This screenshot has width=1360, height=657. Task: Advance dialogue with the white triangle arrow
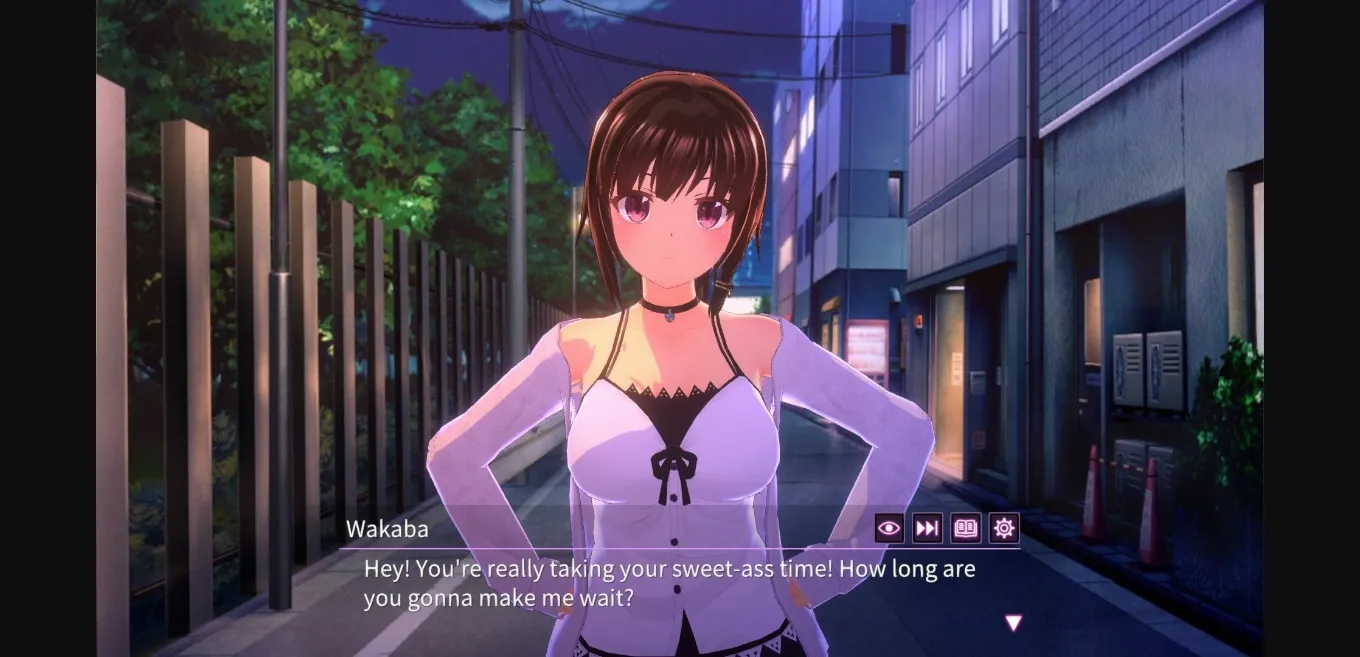(1013, 623)
